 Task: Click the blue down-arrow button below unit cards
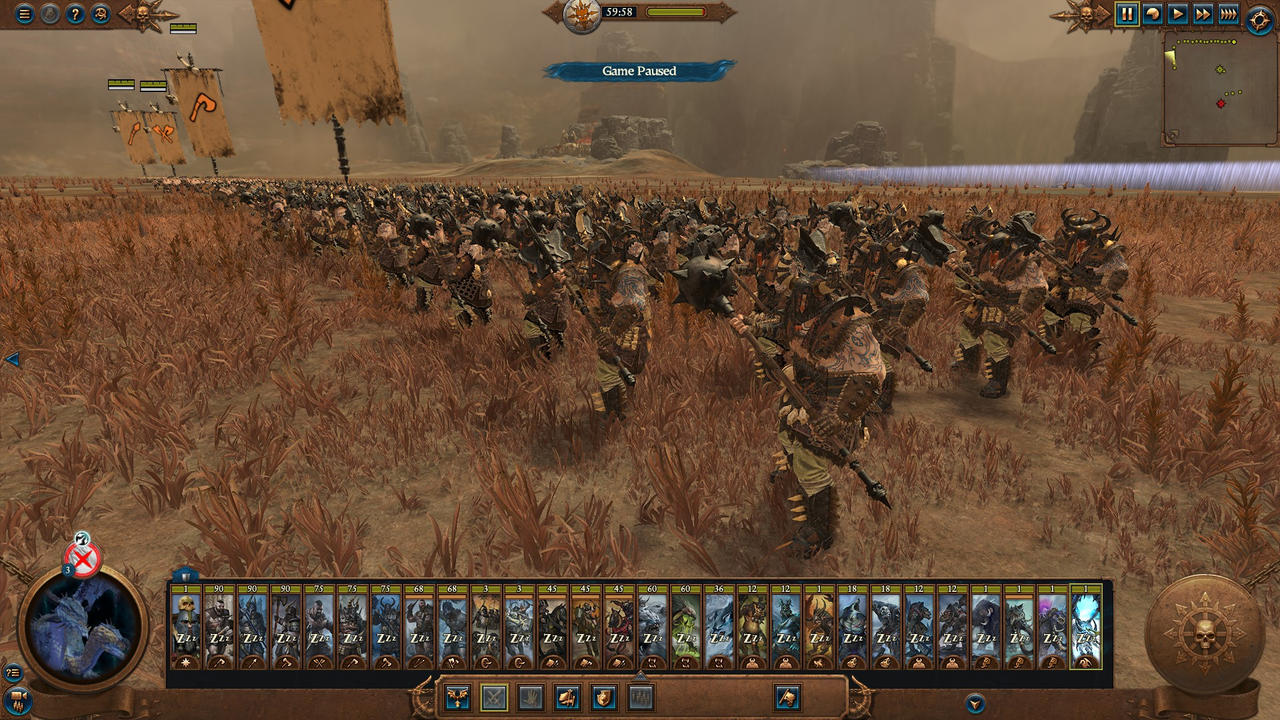click(975, 702)
